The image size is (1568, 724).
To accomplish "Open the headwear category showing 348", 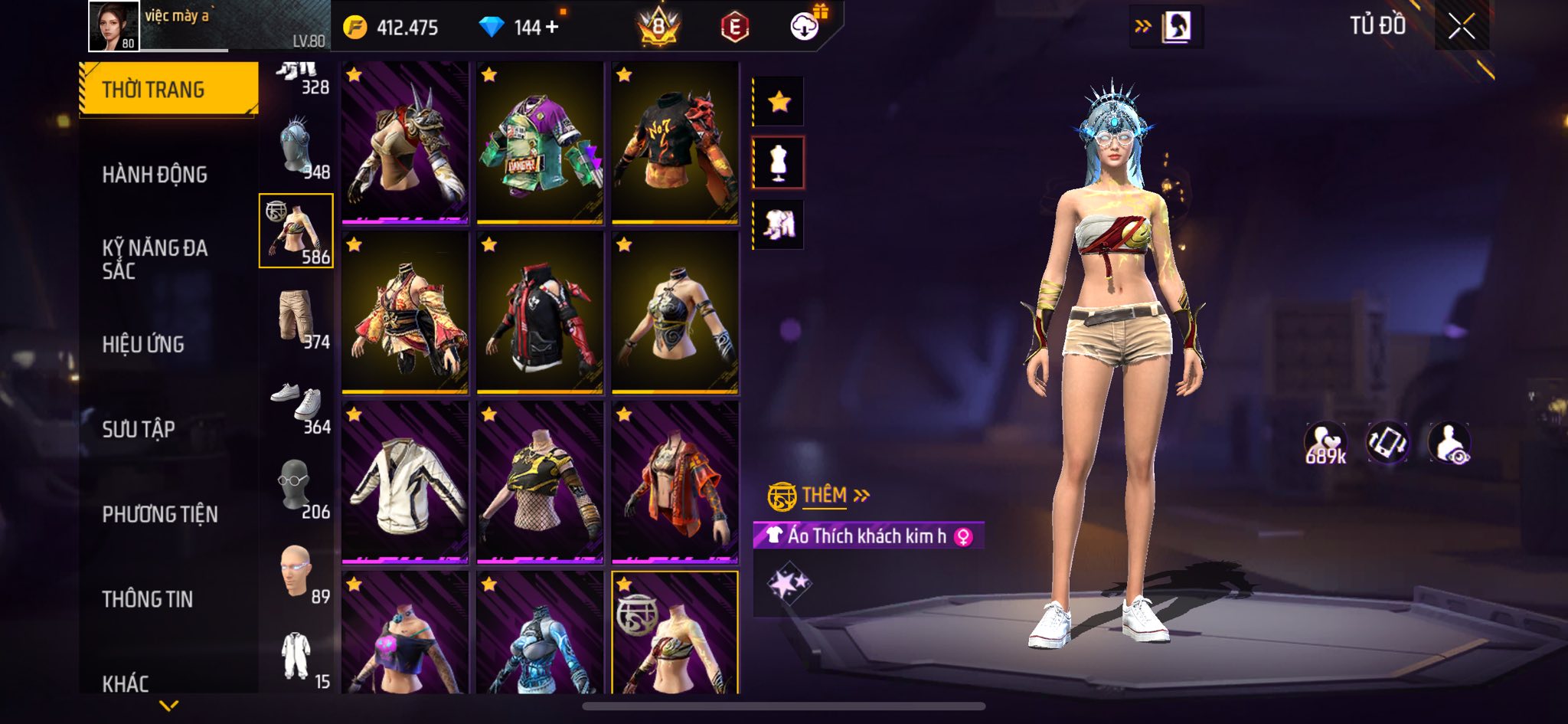I will coord(297,147).
